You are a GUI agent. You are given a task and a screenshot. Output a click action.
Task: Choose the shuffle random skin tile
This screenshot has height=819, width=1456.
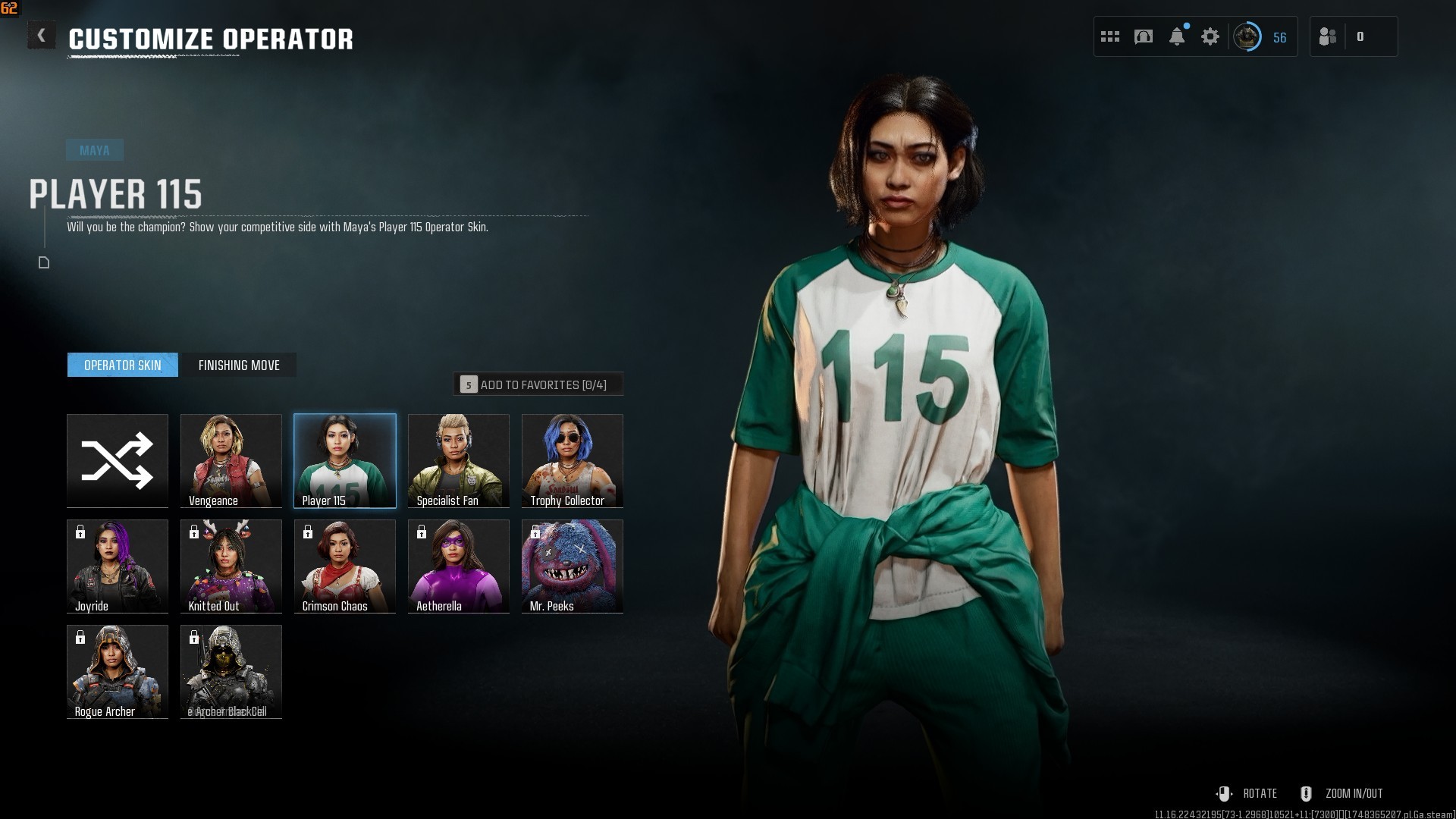(118, 460)
